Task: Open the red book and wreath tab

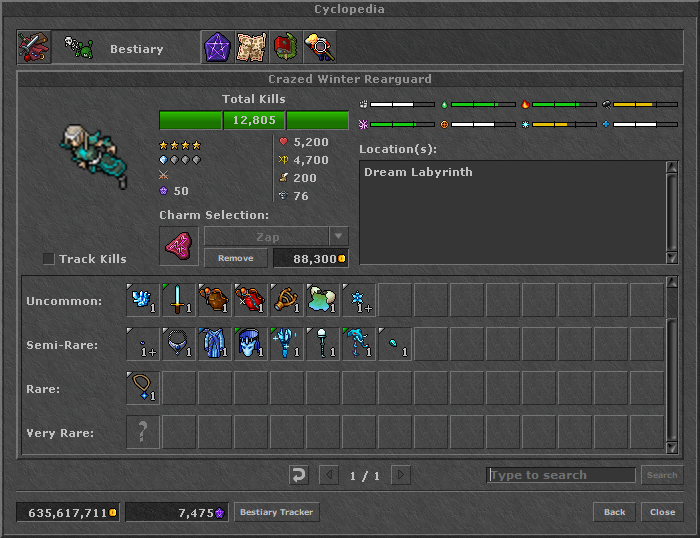Action: [x=285, y=48]
